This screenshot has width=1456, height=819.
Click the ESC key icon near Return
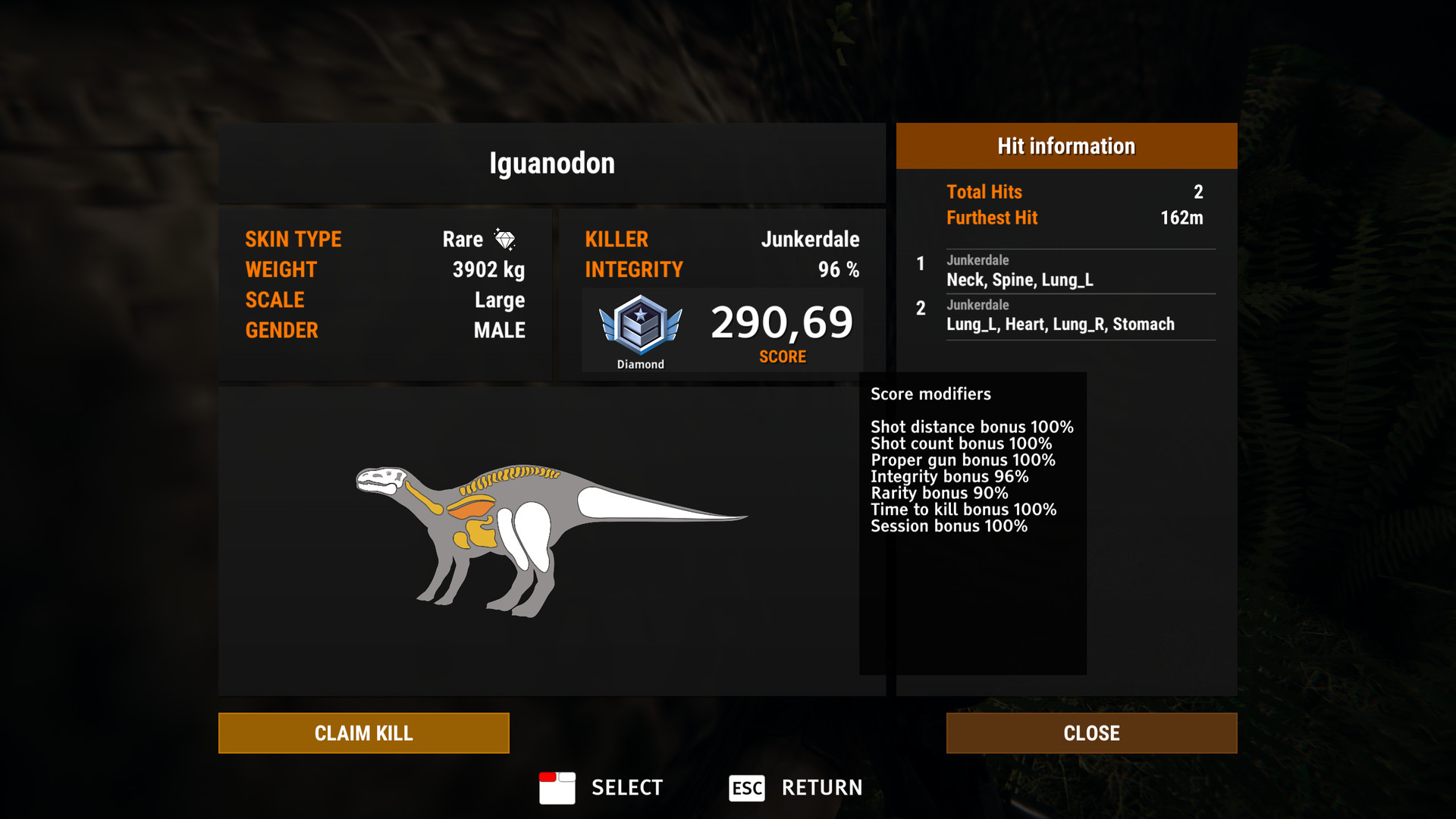746,788
